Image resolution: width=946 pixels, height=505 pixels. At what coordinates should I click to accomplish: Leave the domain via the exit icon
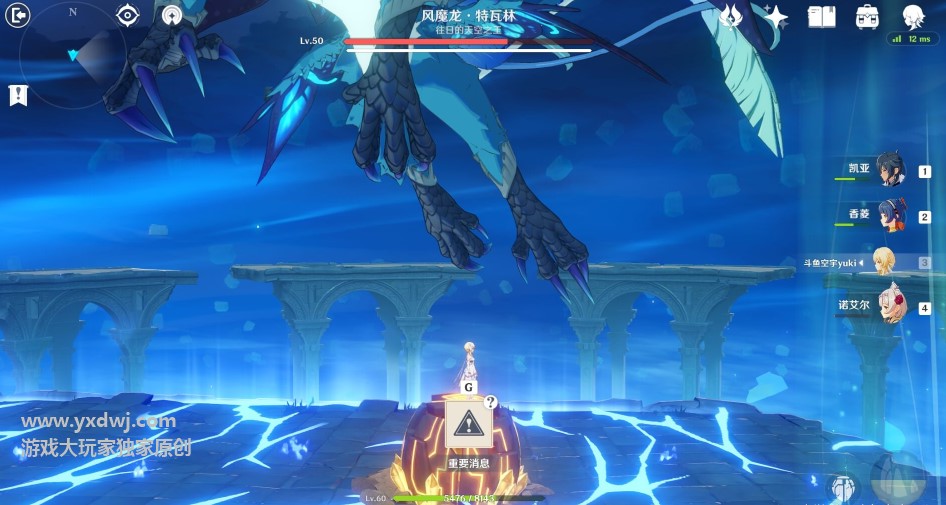click(x=17, y=14)
